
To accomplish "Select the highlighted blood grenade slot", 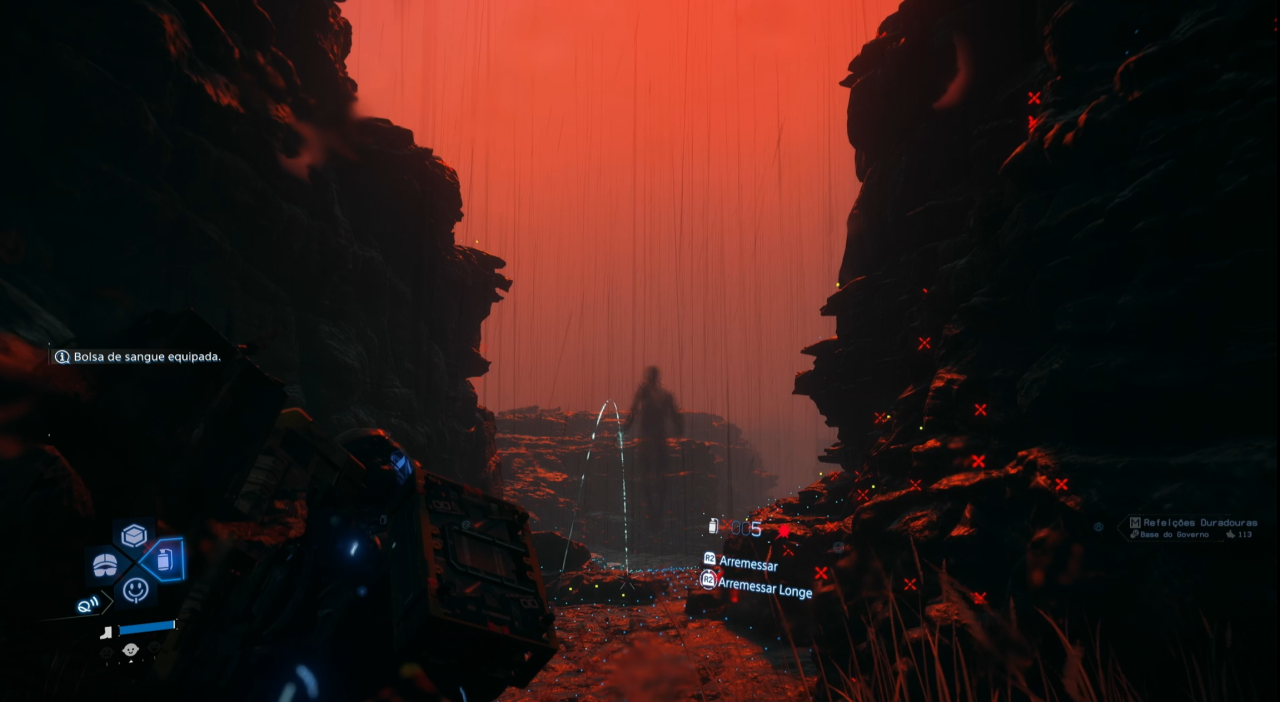I will point(163,560).
